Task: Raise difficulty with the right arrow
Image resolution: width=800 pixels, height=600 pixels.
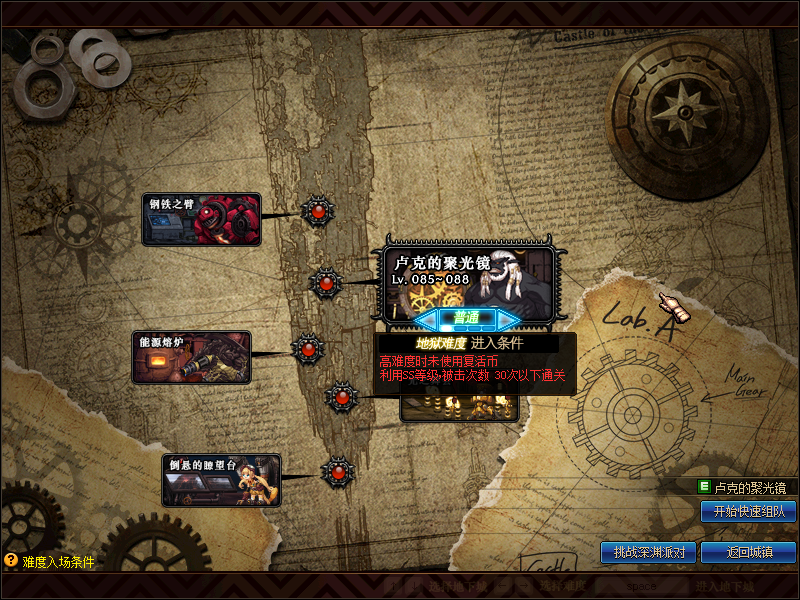Action: point(508,319)
